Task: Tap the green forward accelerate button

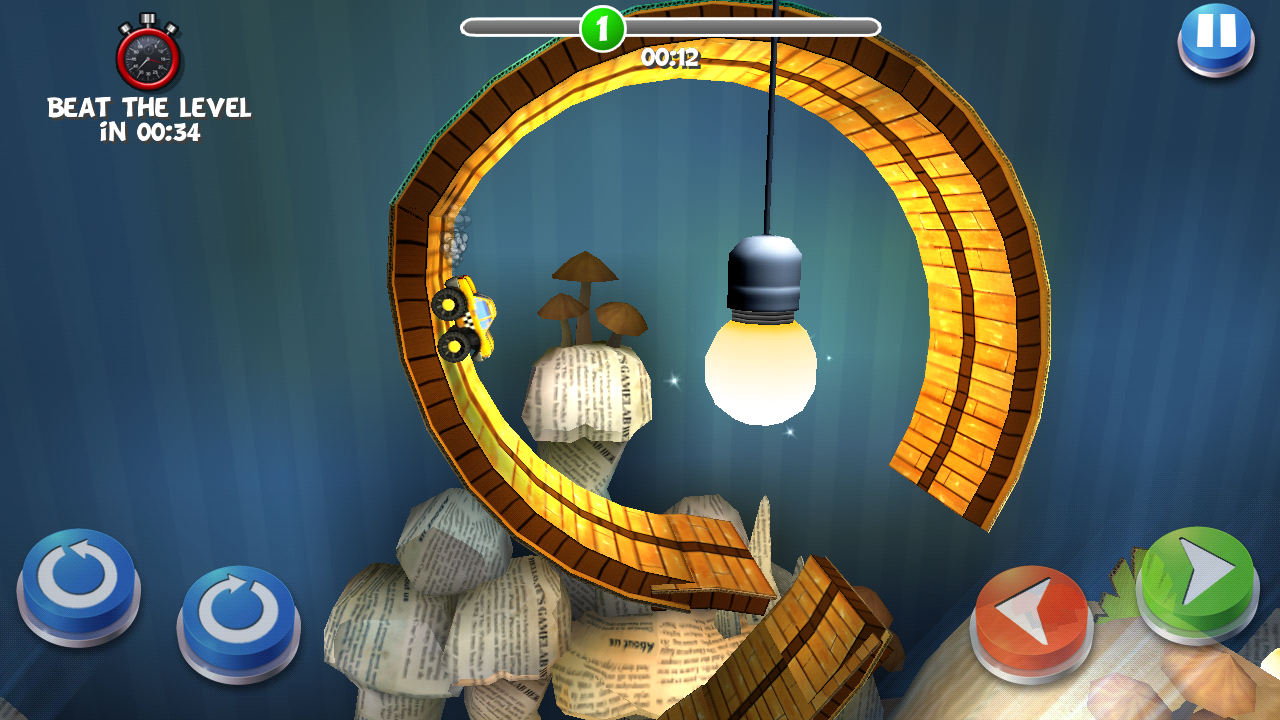Action: 1198,578
